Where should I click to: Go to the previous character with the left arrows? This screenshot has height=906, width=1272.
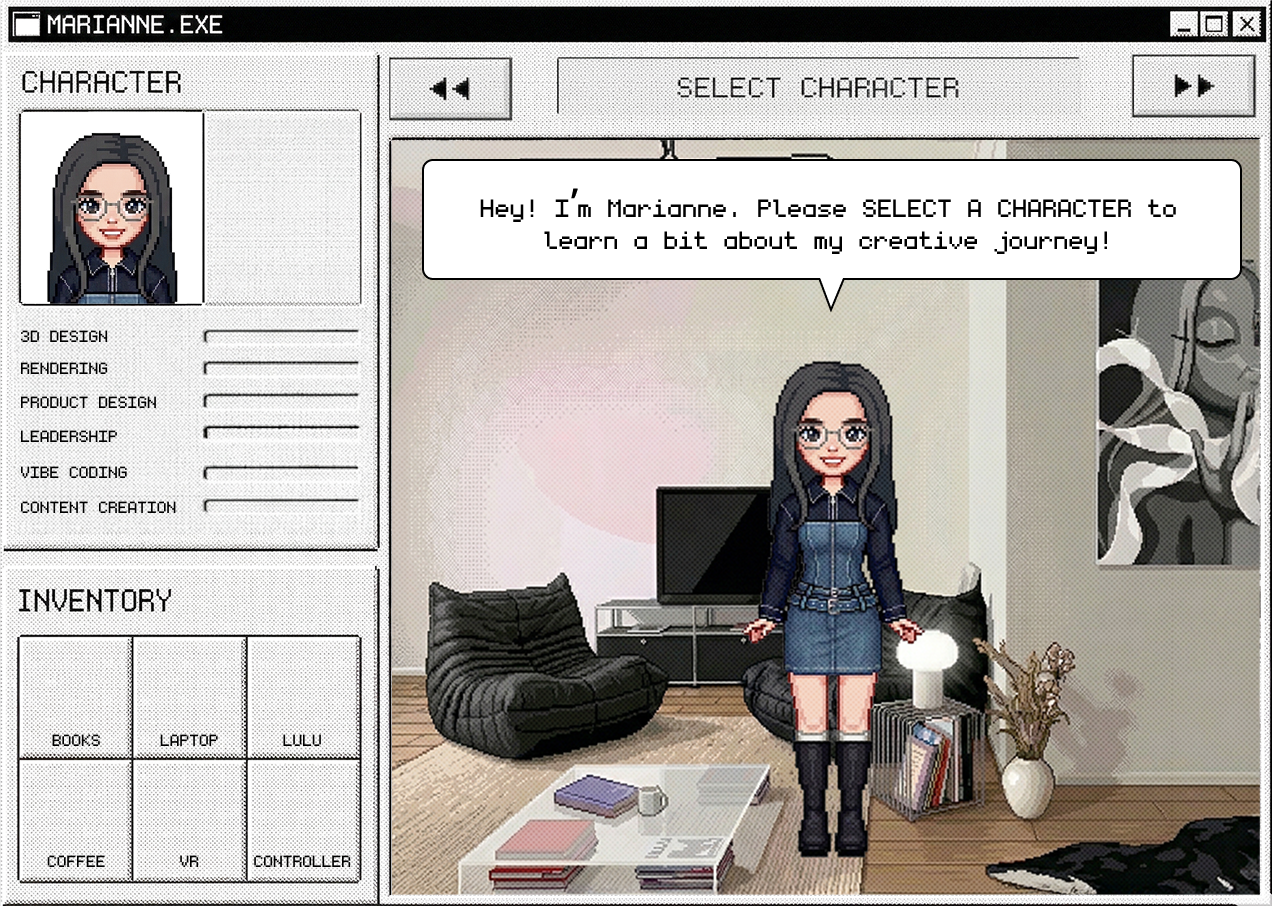point(450,88)
